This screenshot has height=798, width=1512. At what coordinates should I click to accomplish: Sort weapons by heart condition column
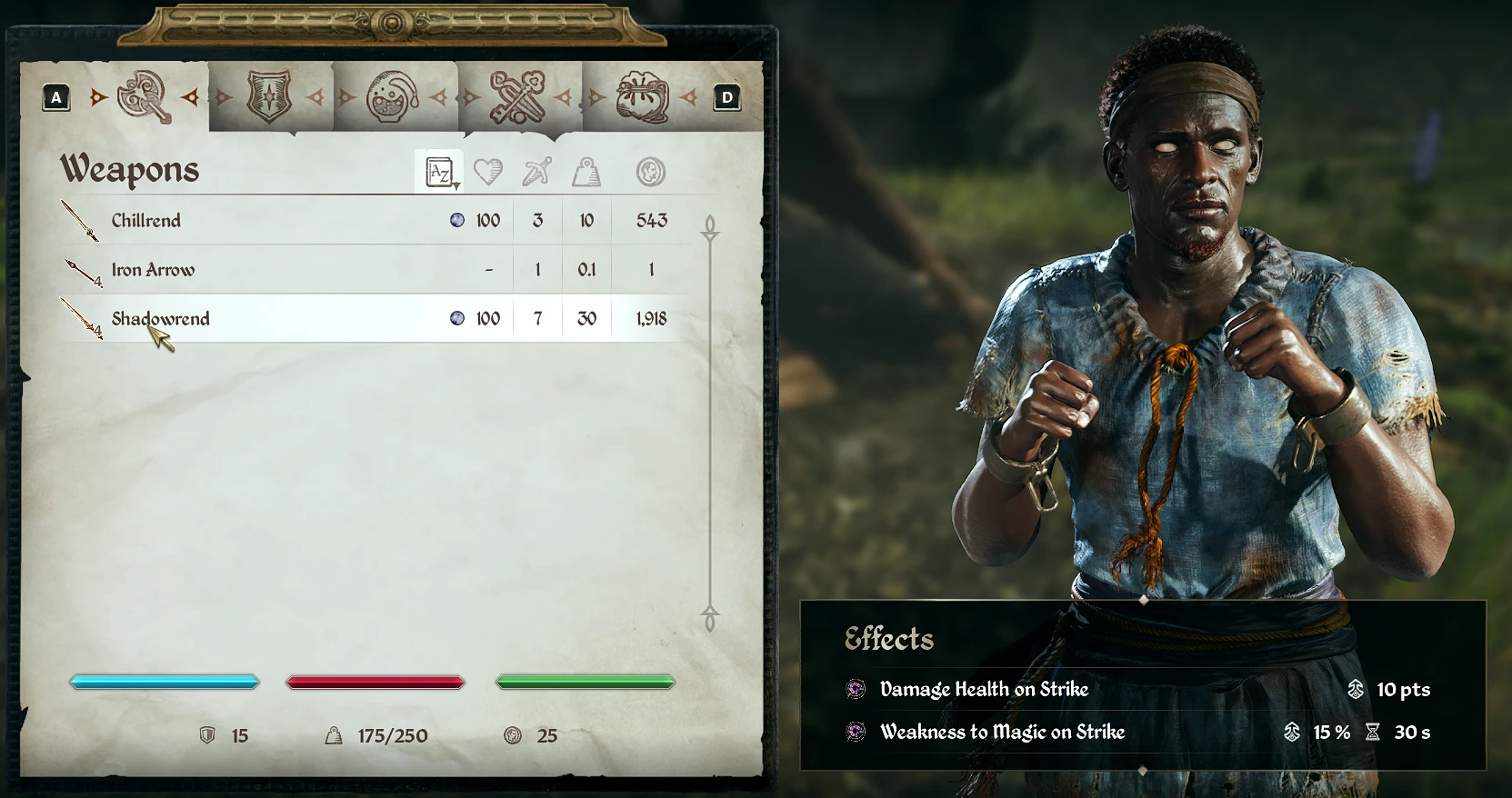(x=488, y=172)
